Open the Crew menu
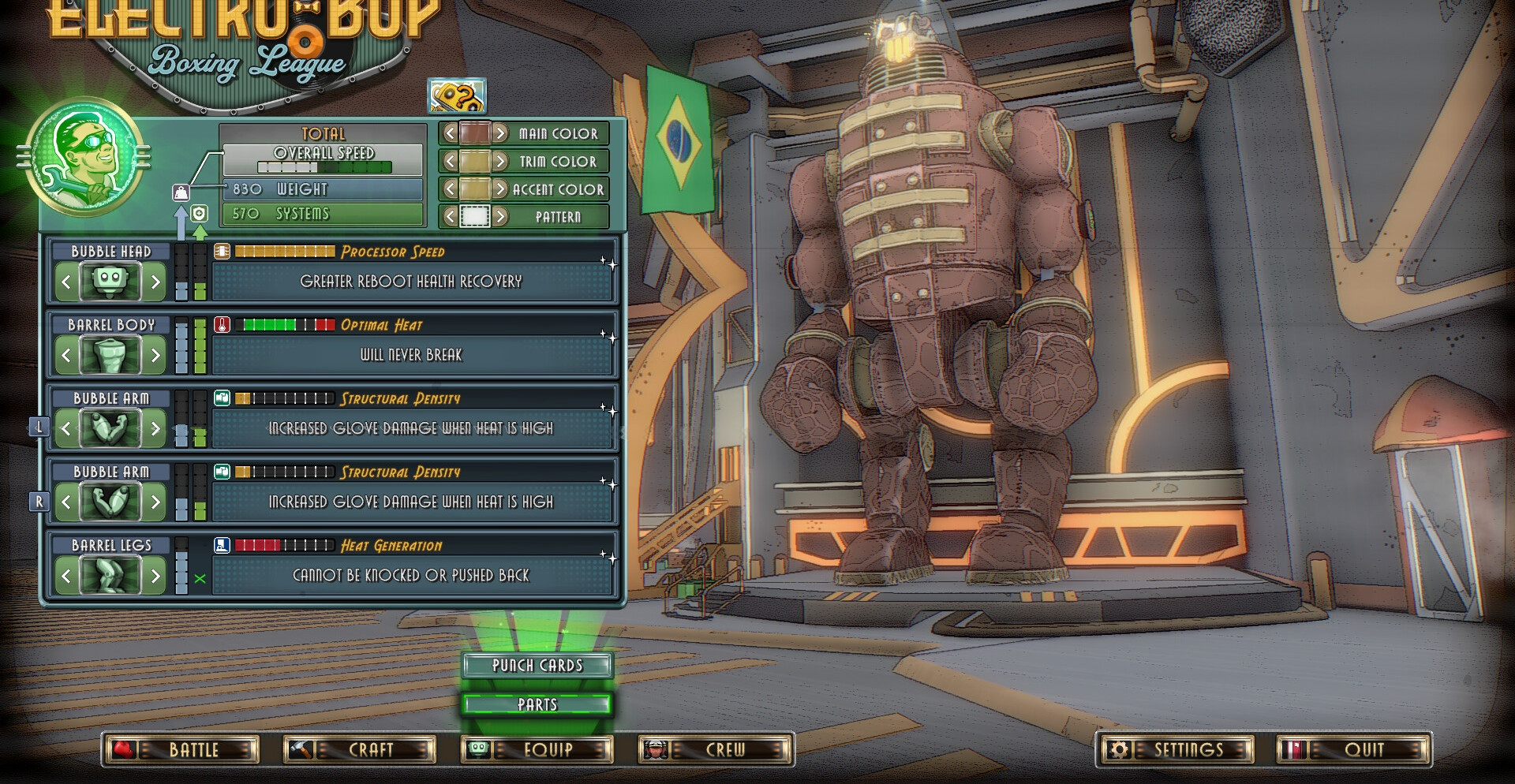 pos(715,749)
